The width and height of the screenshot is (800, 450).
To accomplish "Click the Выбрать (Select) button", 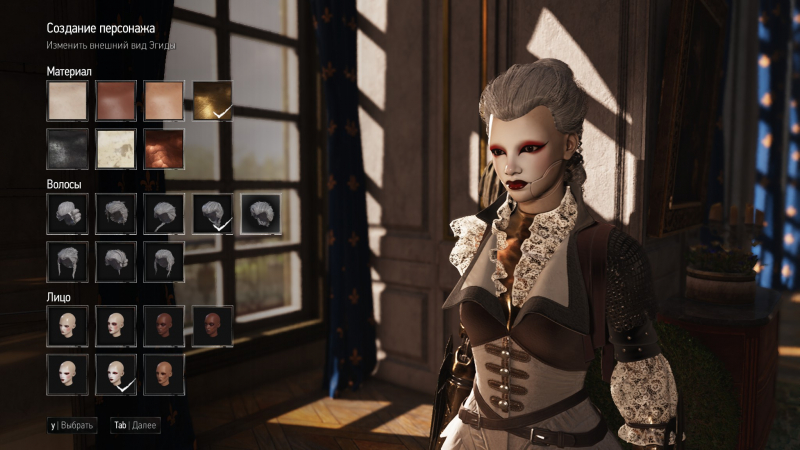I will tap(72, 425).
